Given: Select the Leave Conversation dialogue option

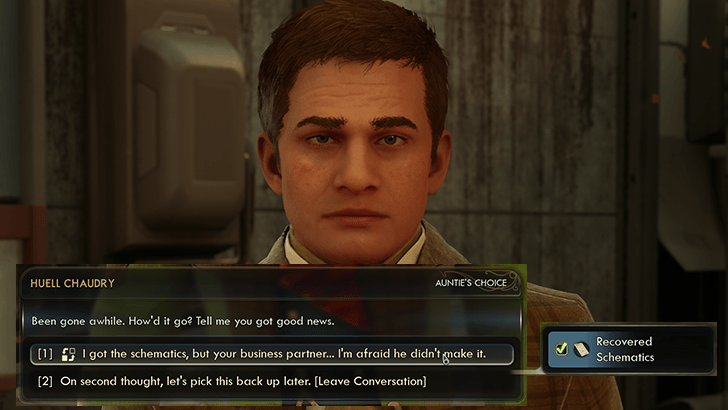Looking at the screenshot, I should 243,381.
